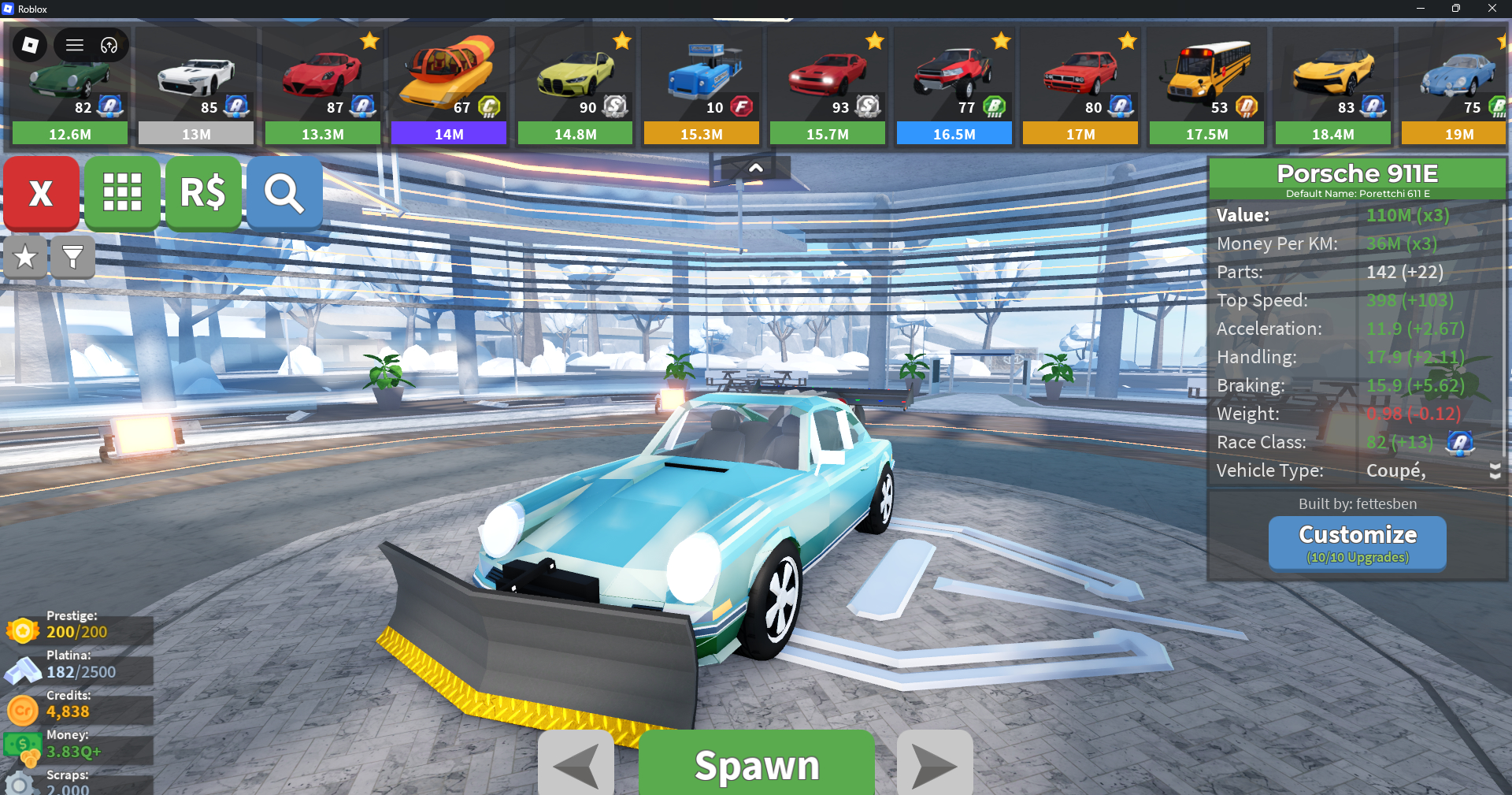Click the blue magnifying glass search button
Image resolution: width=1512 pixels, height=795 pixels.
click(x=284, y=193)
